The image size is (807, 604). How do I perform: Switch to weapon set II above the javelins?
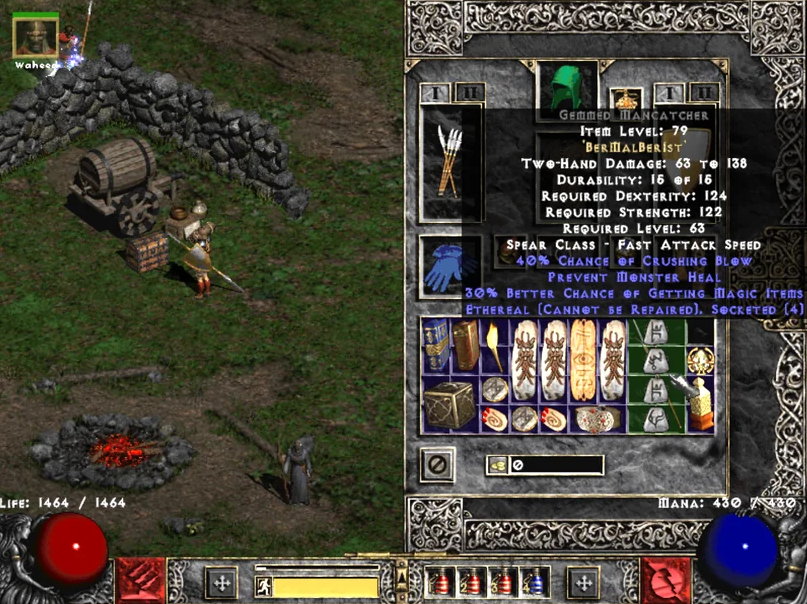469,93
